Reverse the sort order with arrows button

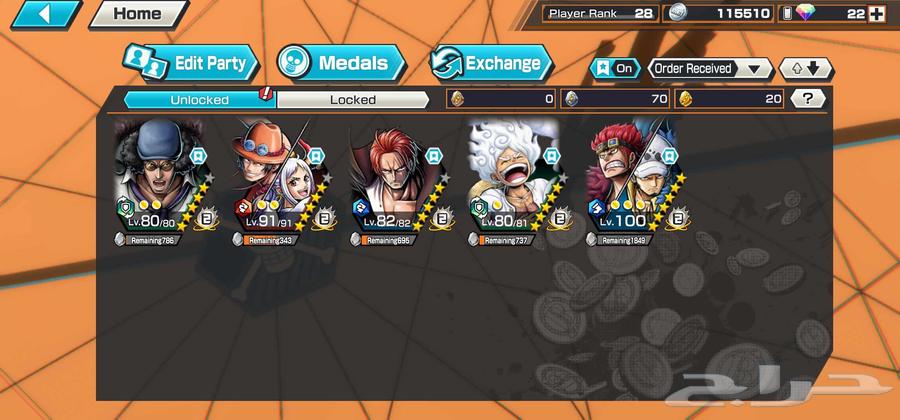805,69
